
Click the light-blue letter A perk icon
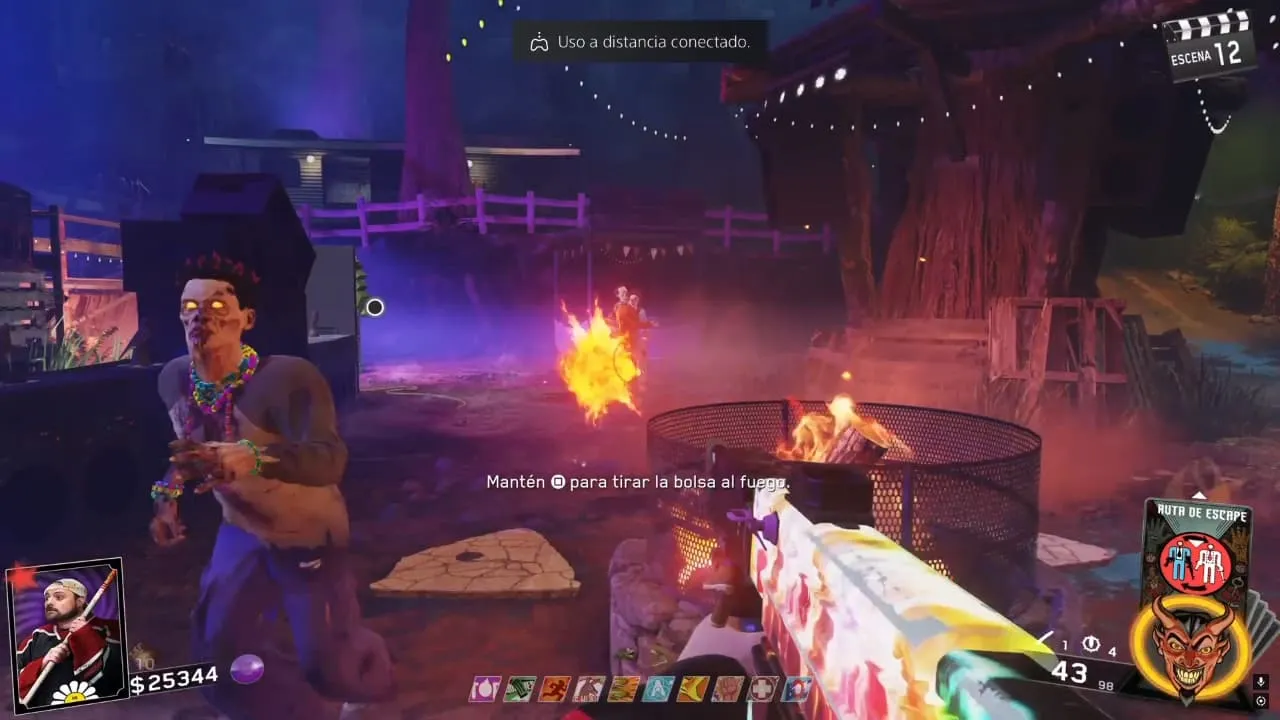659,689
